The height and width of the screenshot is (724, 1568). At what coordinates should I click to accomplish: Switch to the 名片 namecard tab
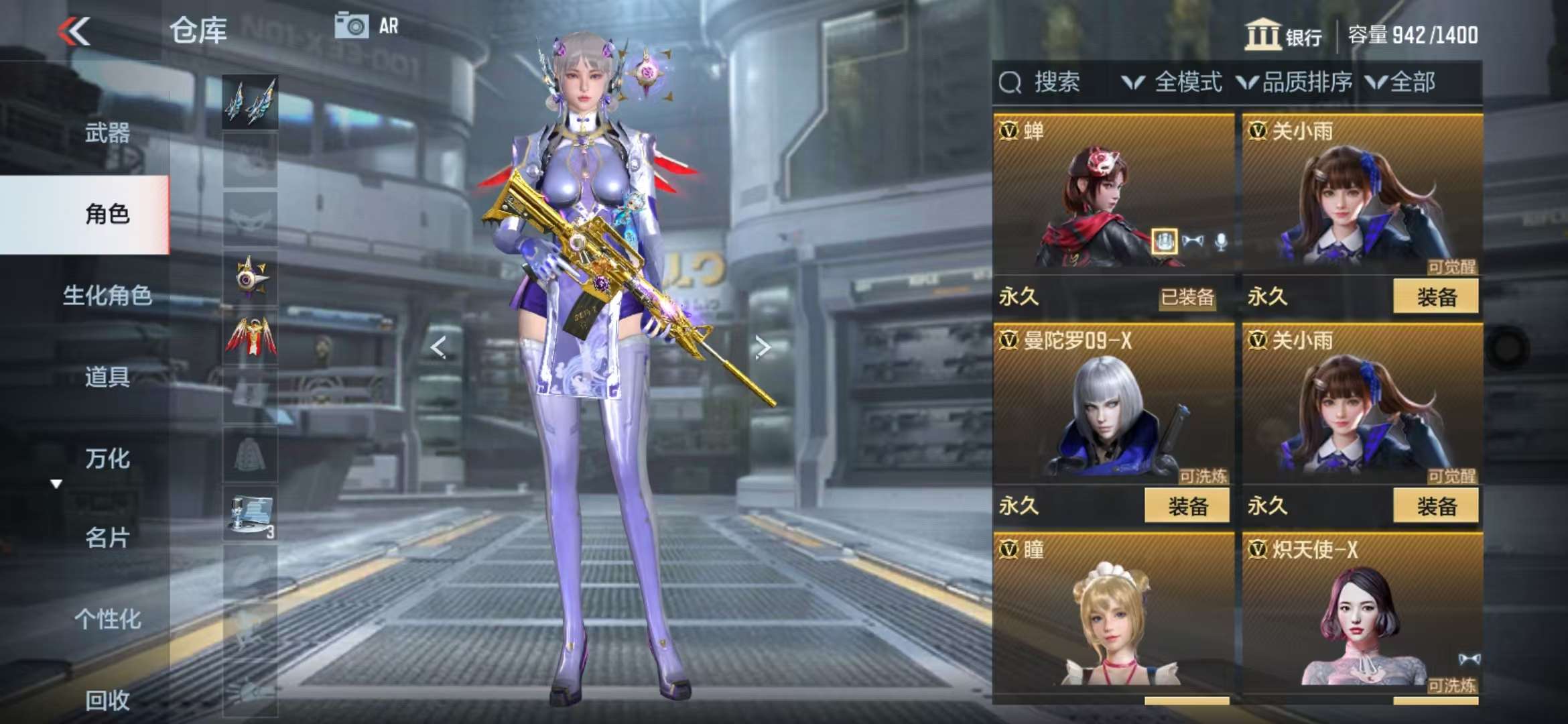tap(107, 538)
